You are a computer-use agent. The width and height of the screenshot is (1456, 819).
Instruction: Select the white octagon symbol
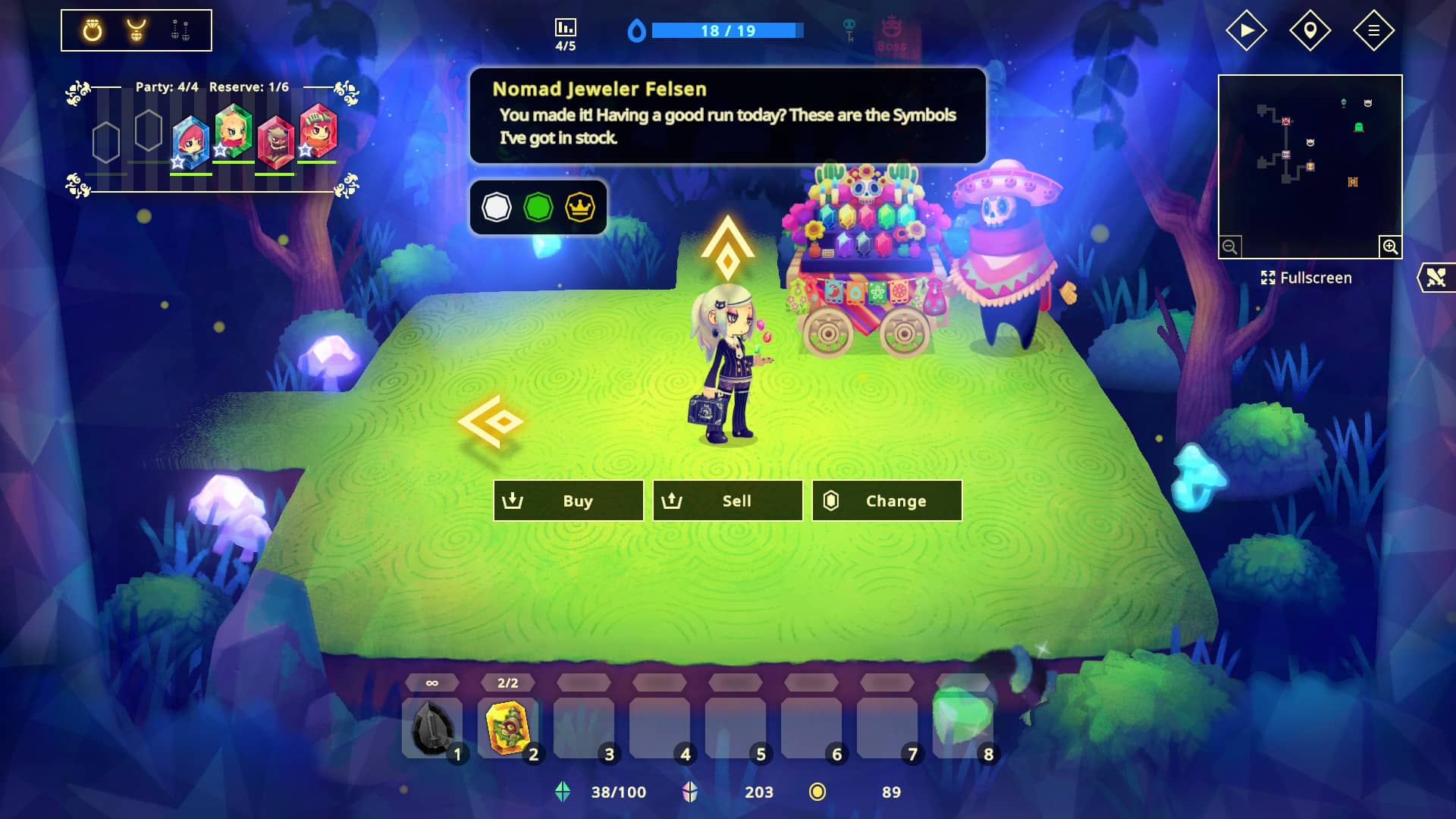tap(497, 207)
